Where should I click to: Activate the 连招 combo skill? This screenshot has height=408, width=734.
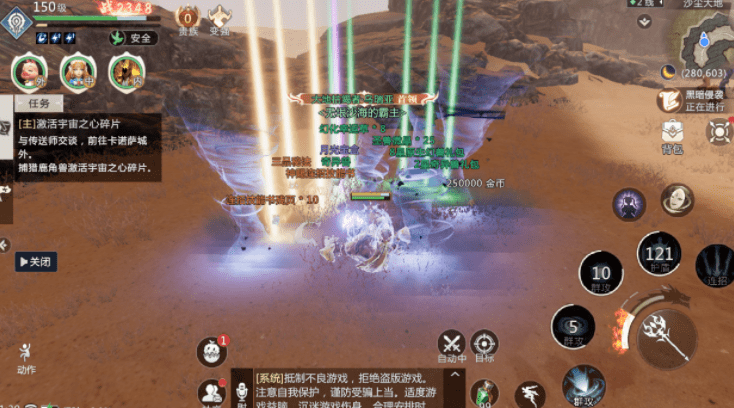click(714, 267)
